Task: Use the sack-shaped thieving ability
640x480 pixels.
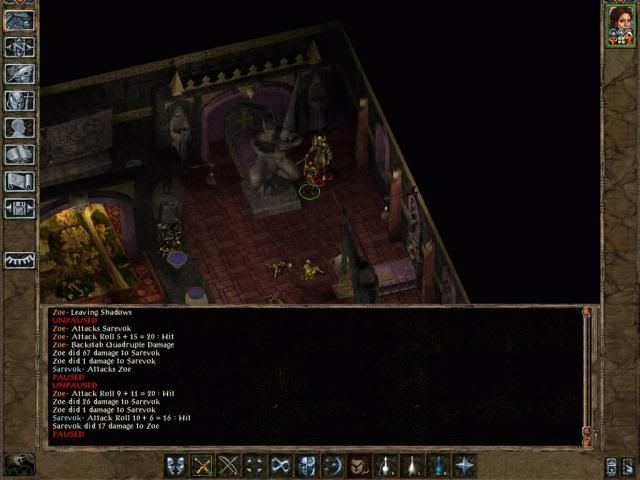Action: pyautogui.click(x=359, y=465)
